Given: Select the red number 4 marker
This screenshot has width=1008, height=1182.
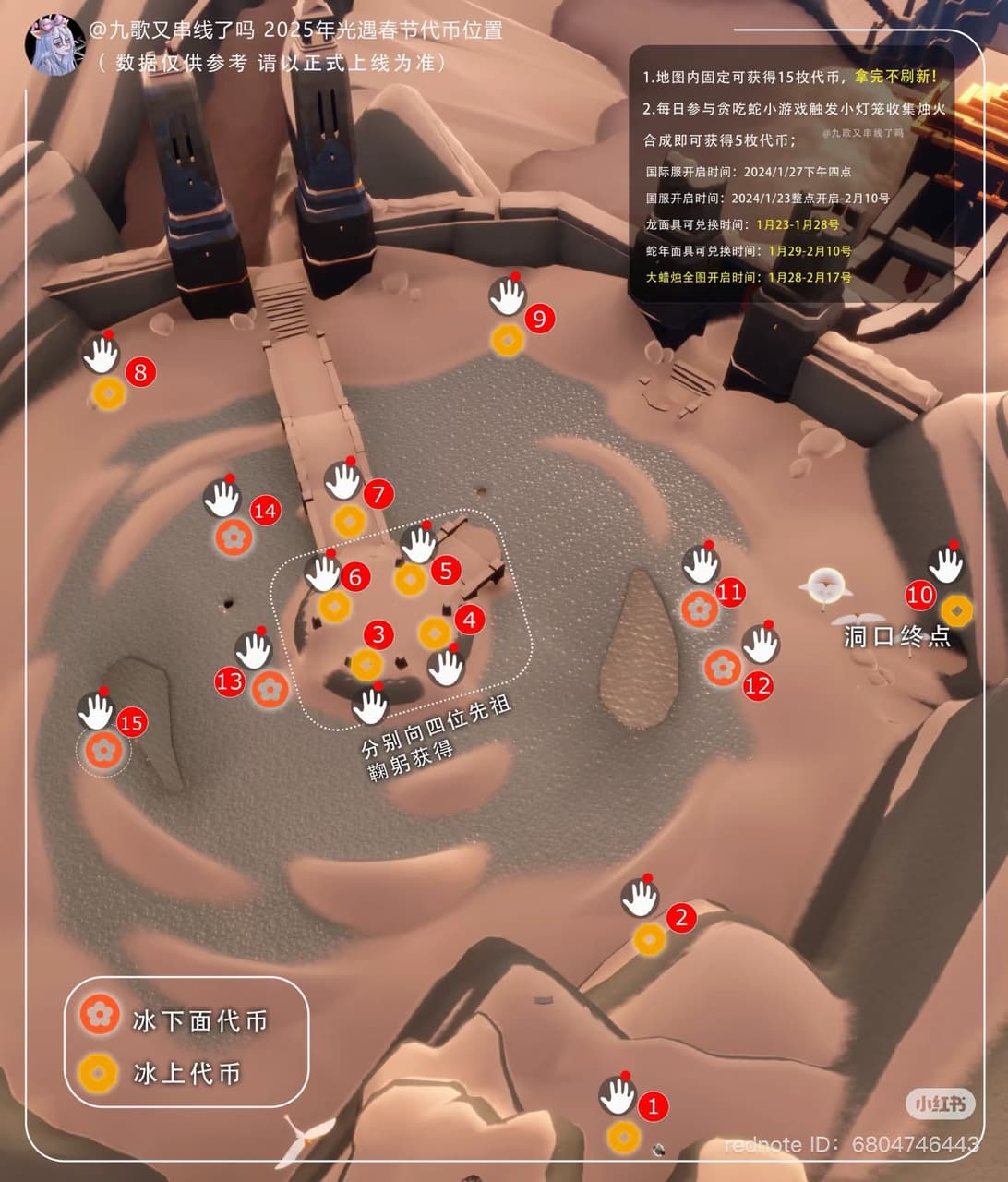Looking at the screenshot, I should (x=470, y=620).
